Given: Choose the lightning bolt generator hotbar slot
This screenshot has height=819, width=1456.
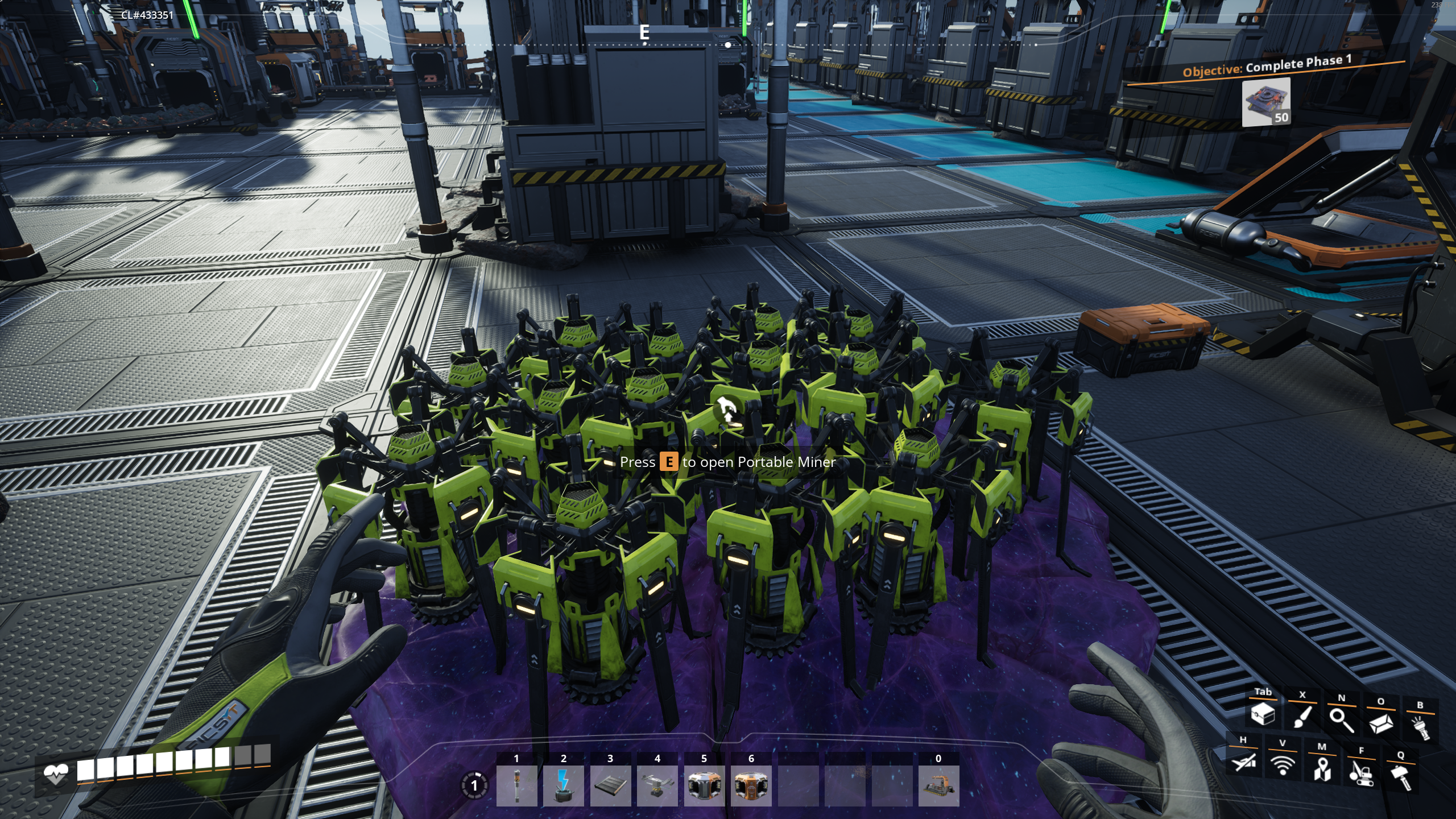Looking at the screenshot, I should point(563,785).
